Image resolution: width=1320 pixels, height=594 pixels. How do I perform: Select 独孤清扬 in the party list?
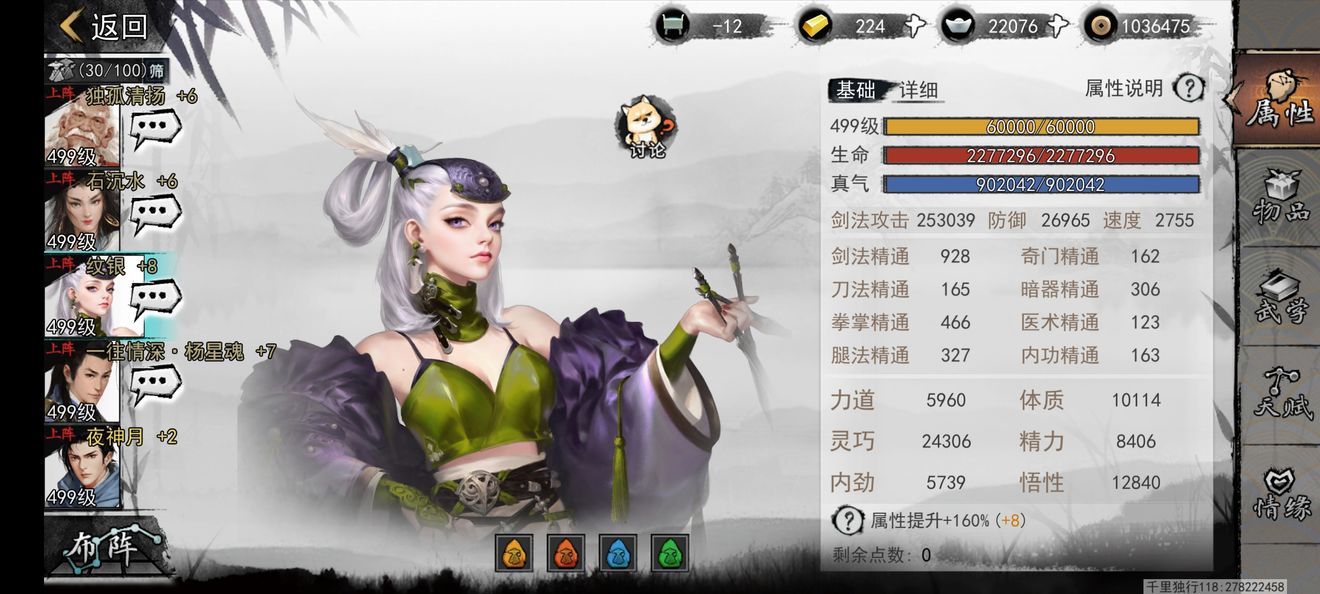tap(82, 131)
